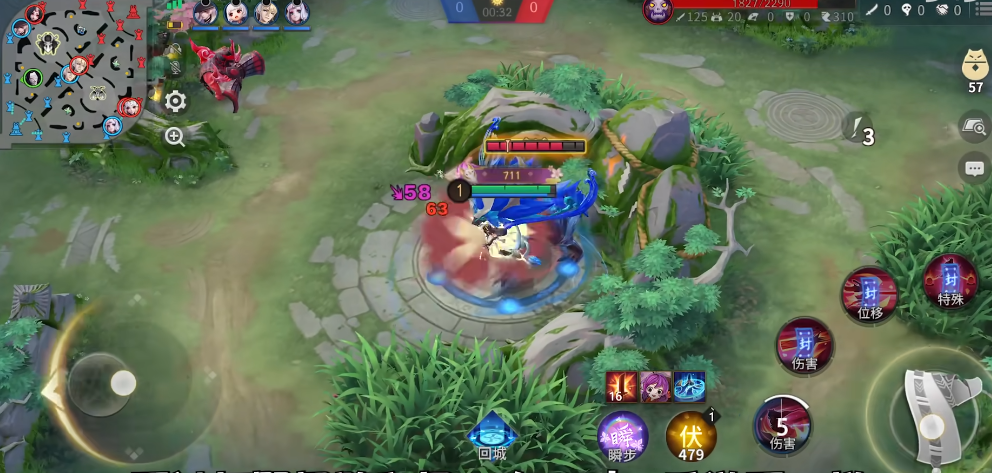Use the 位移 movement skill
Viewport: 992px width, 473px height.
(x=869, y=295)
